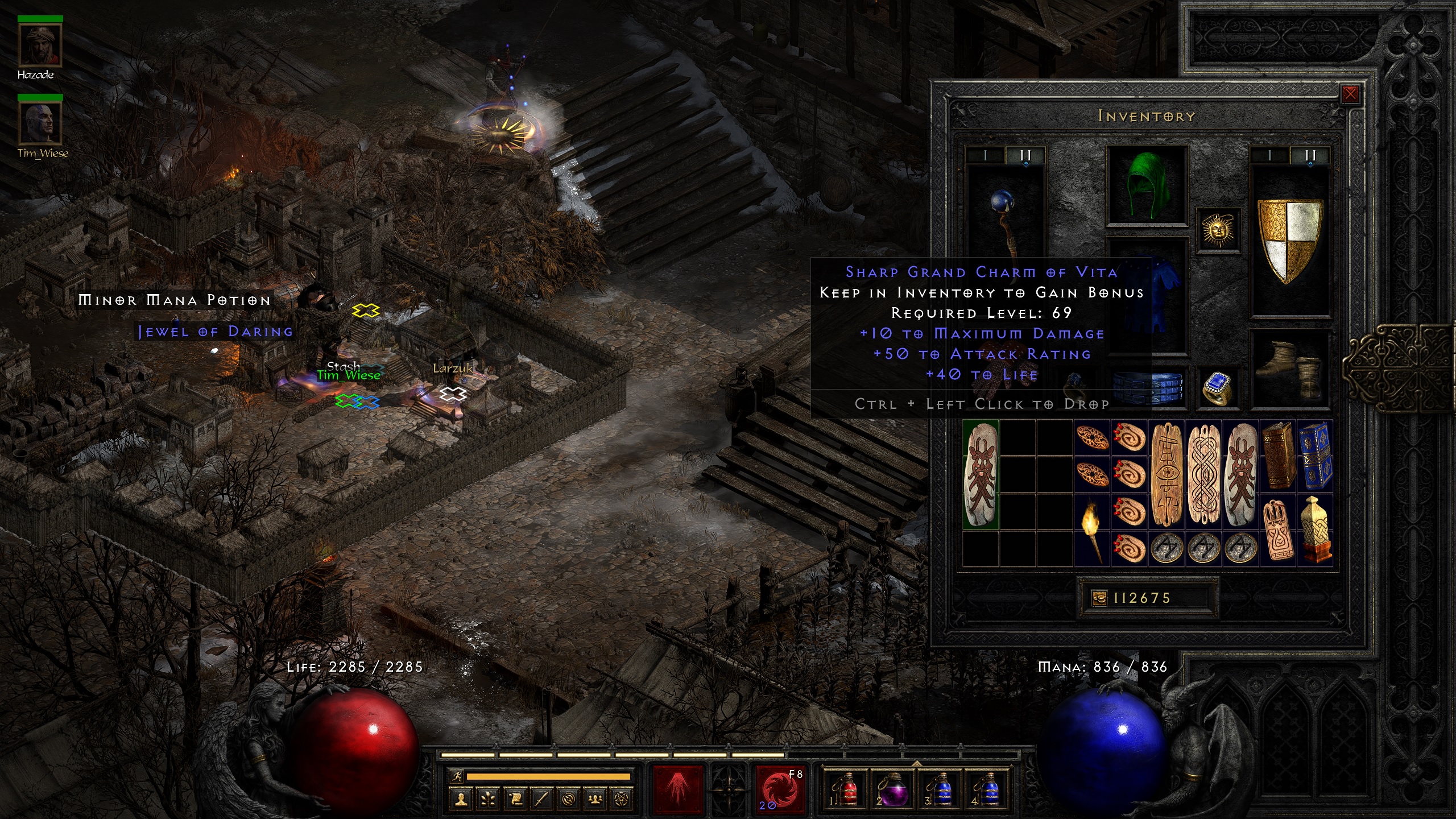Pick up the eye-symbol grand charm
The image size is (1456, 819).
pyautogui.click(x=1166, y=474)
